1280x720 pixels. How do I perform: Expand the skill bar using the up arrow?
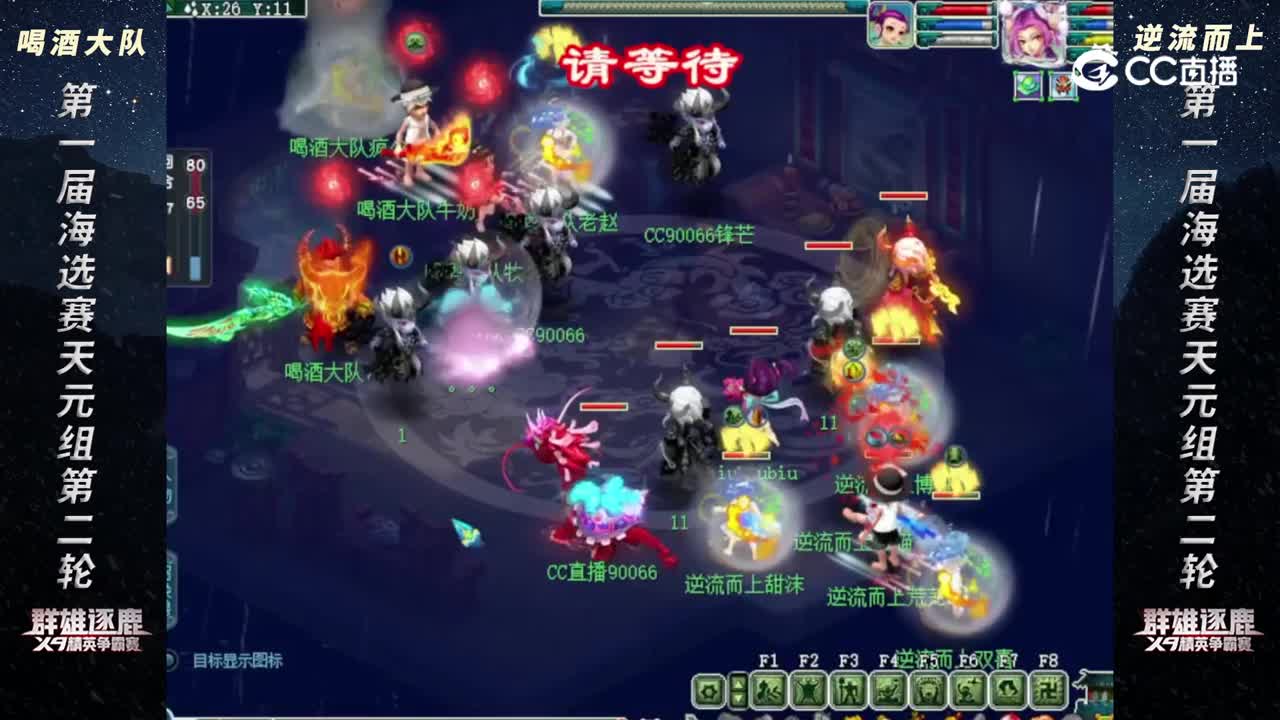(738, 683)
